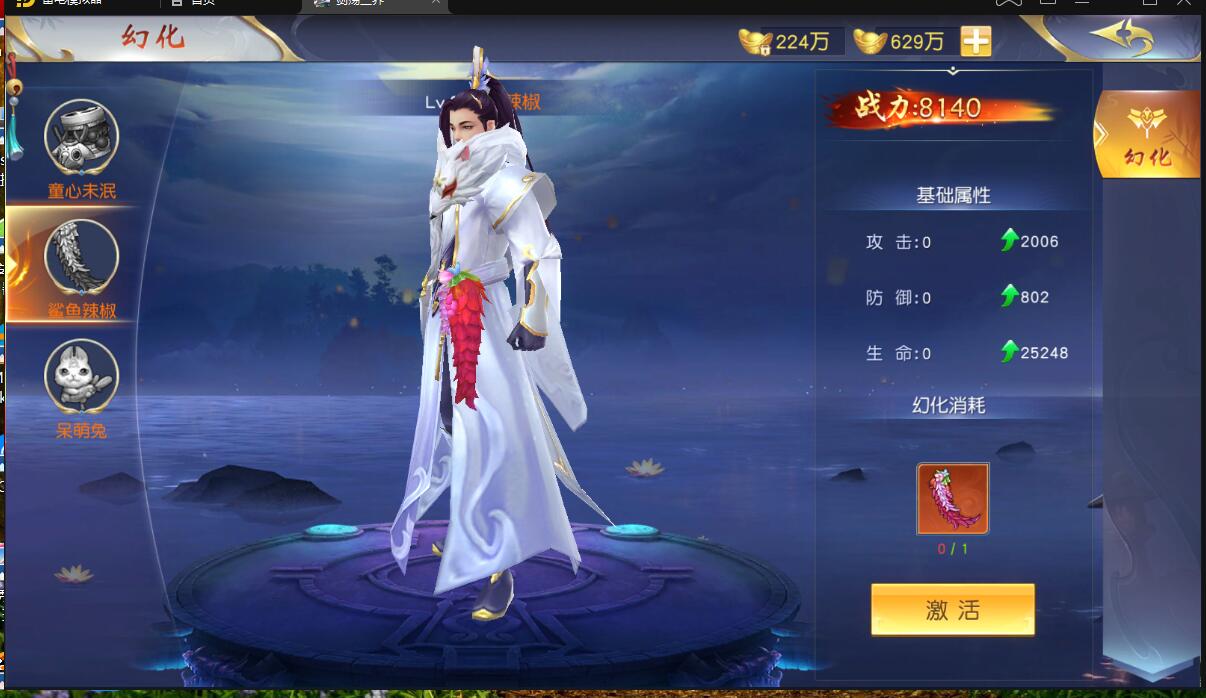Go back using the return arrow
The height and width of the screenshot is (698, 1206).
click(x=1121, y=38)
